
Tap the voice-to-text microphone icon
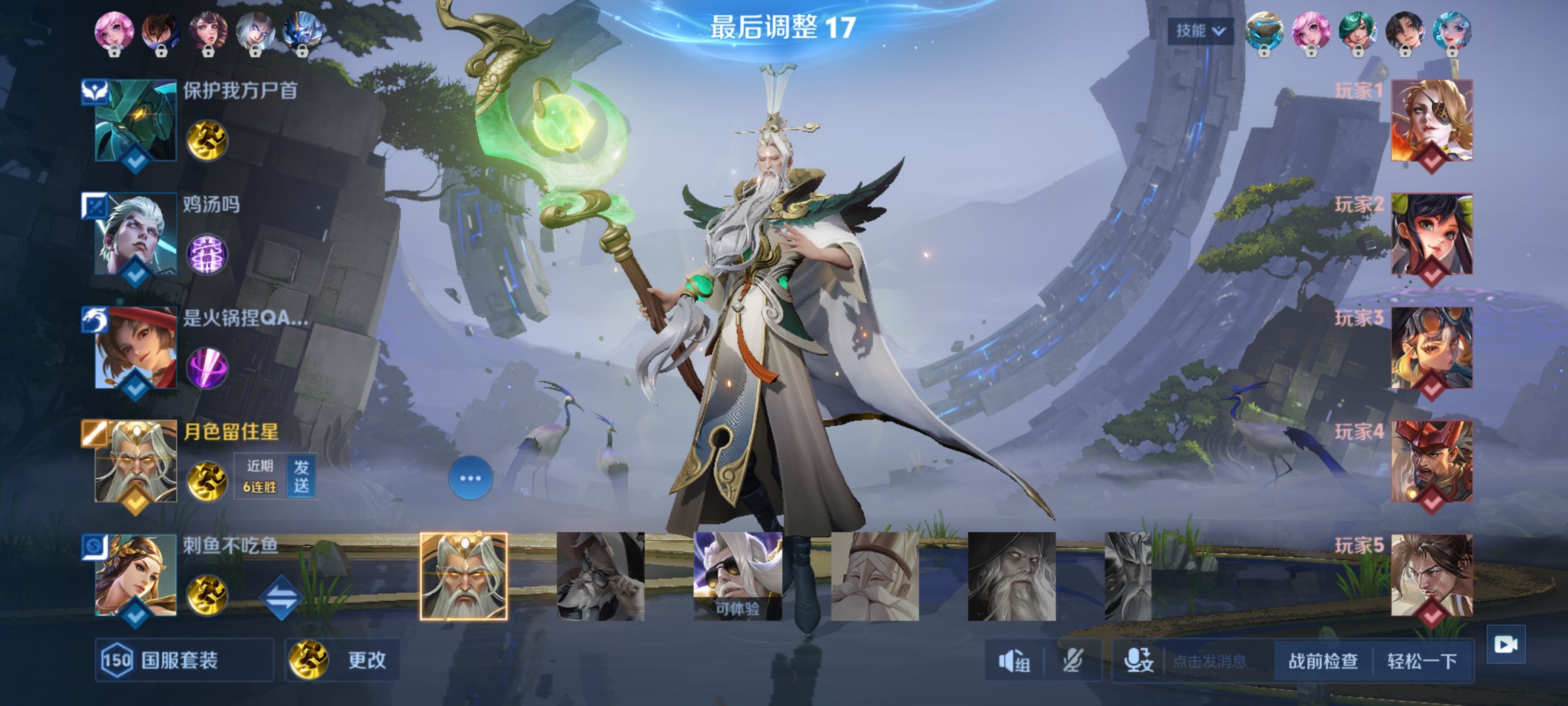1138,661
